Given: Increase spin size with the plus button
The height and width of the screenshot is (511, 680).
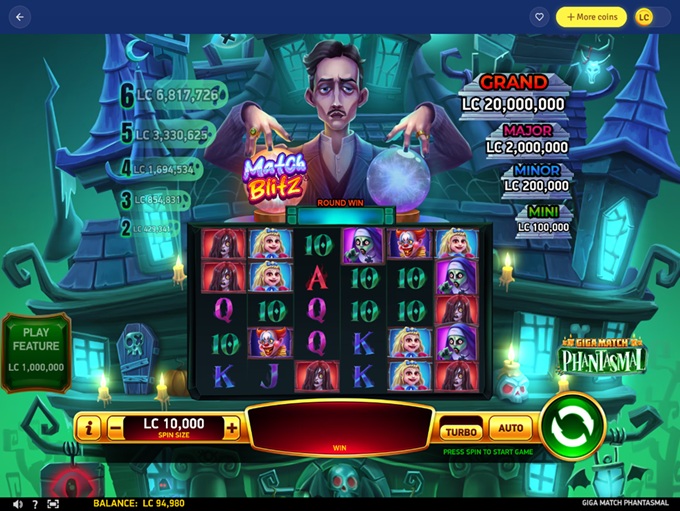Looking at the screenshot, I should coord(232,428).
